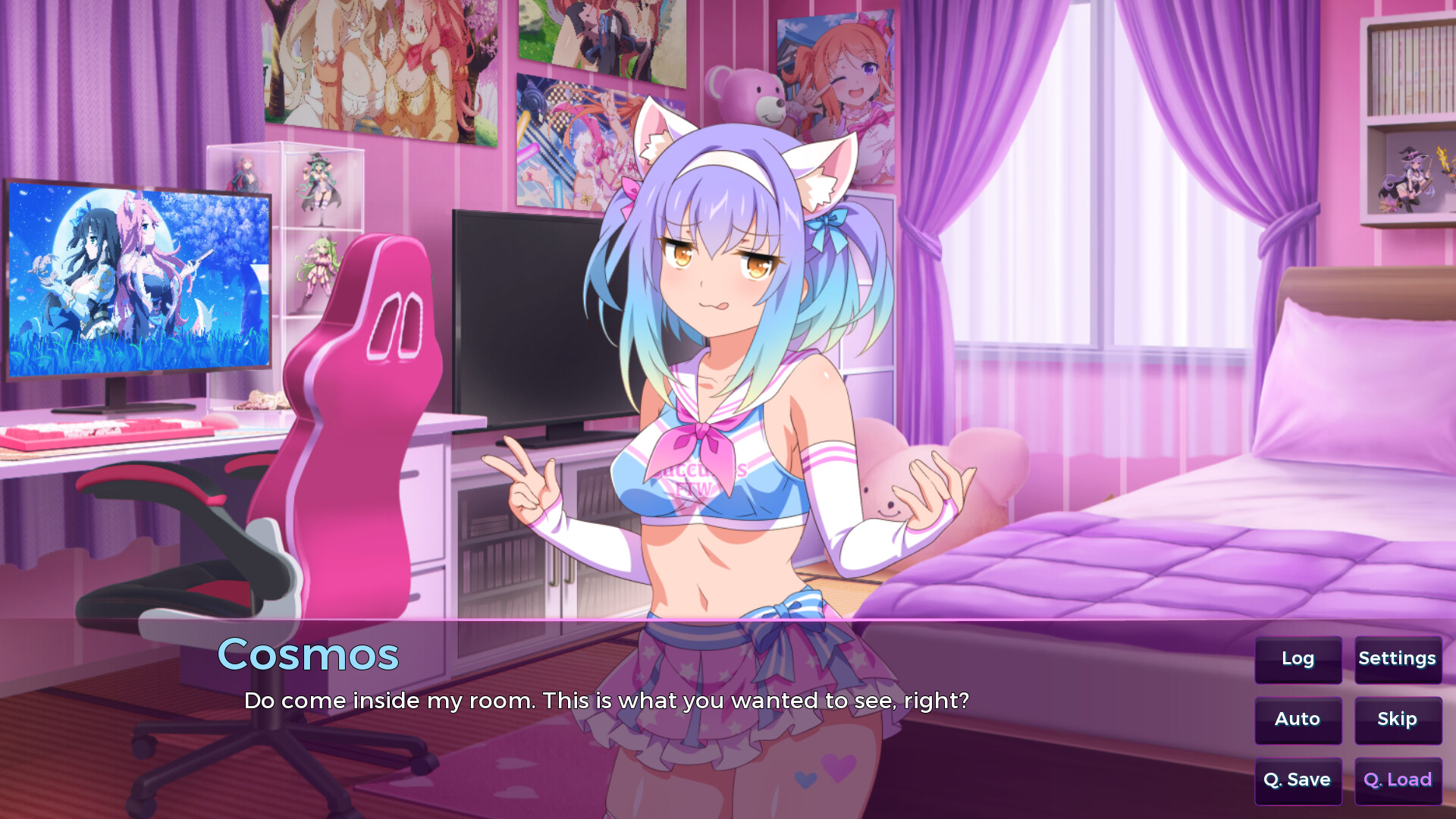The width and height of the screenshot is (1456, 819).
Task: Click the dialogue box to advance text
Action: 607,701
